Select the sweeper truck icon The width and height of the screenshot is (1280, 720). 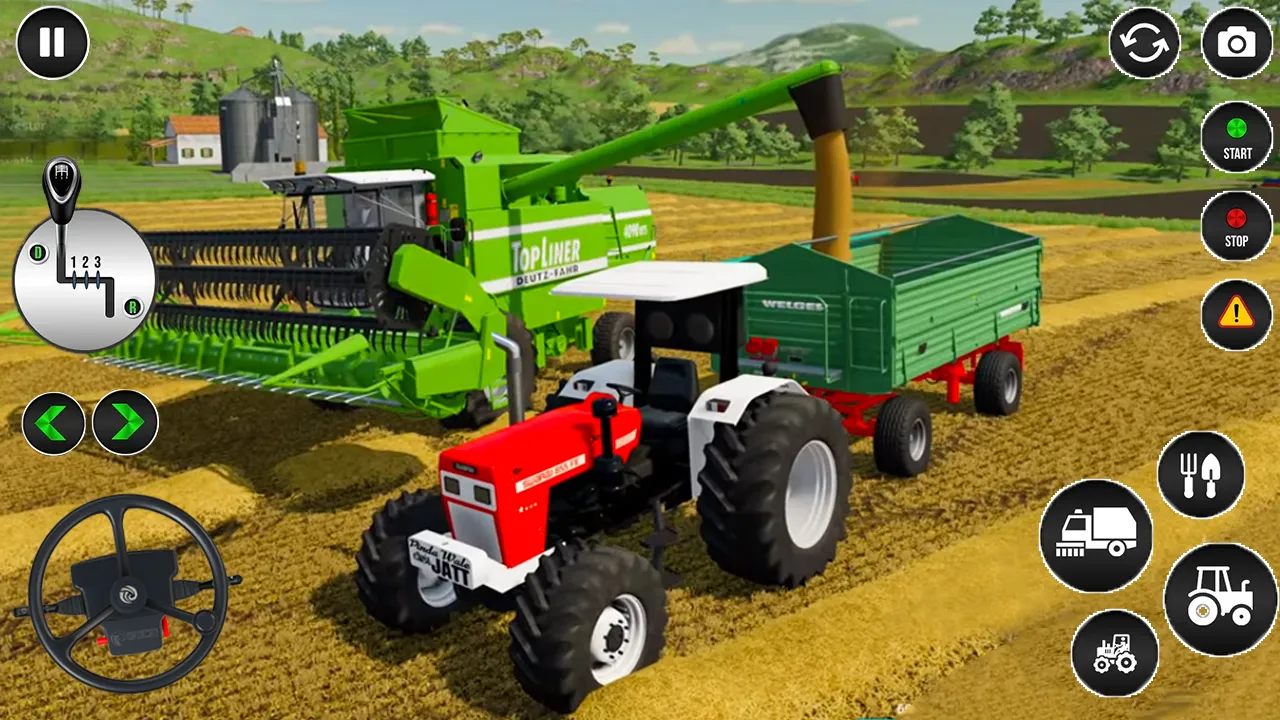coord(1097,537)
